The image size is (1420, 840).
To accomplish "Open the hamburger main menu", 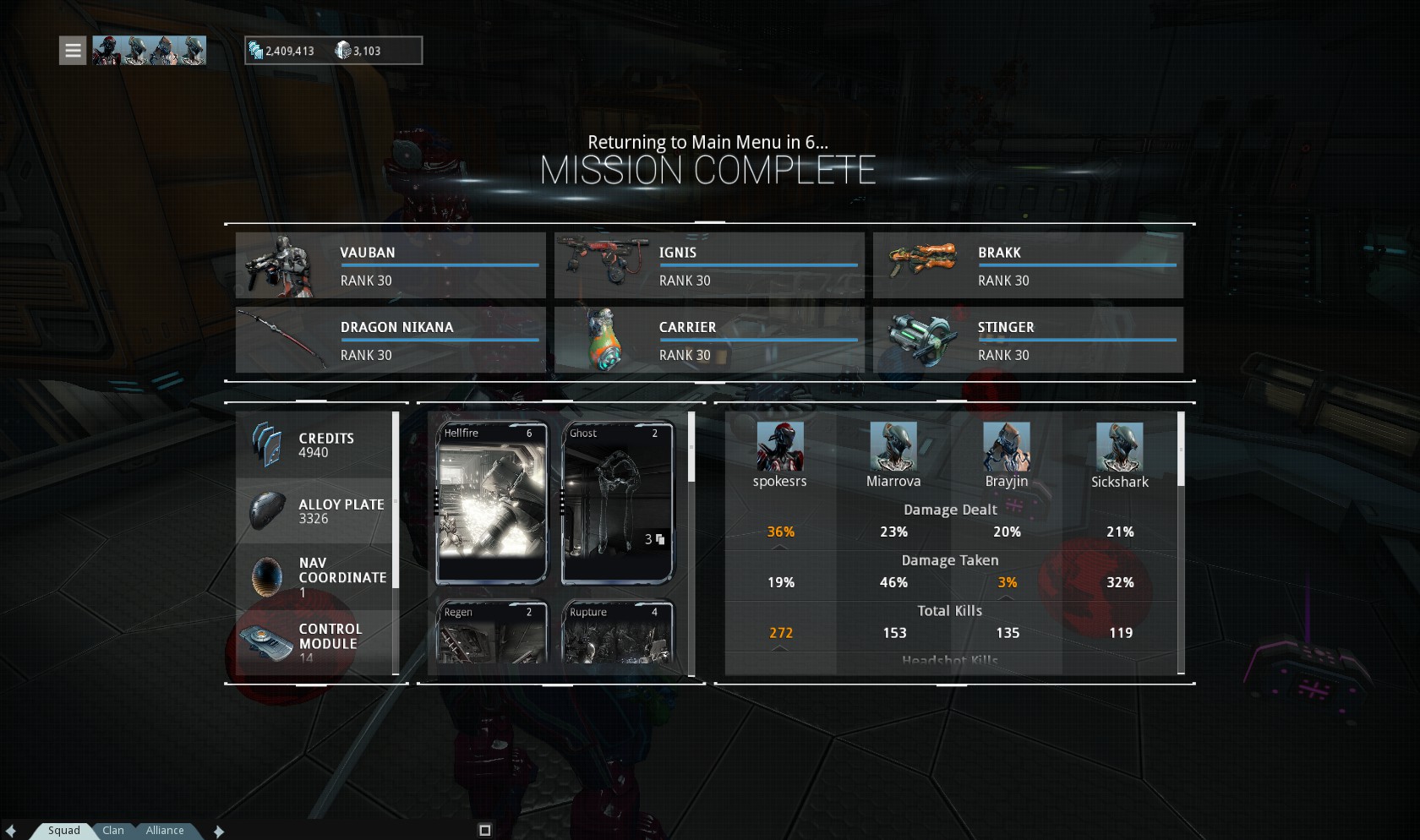I will tap(73, 51).
